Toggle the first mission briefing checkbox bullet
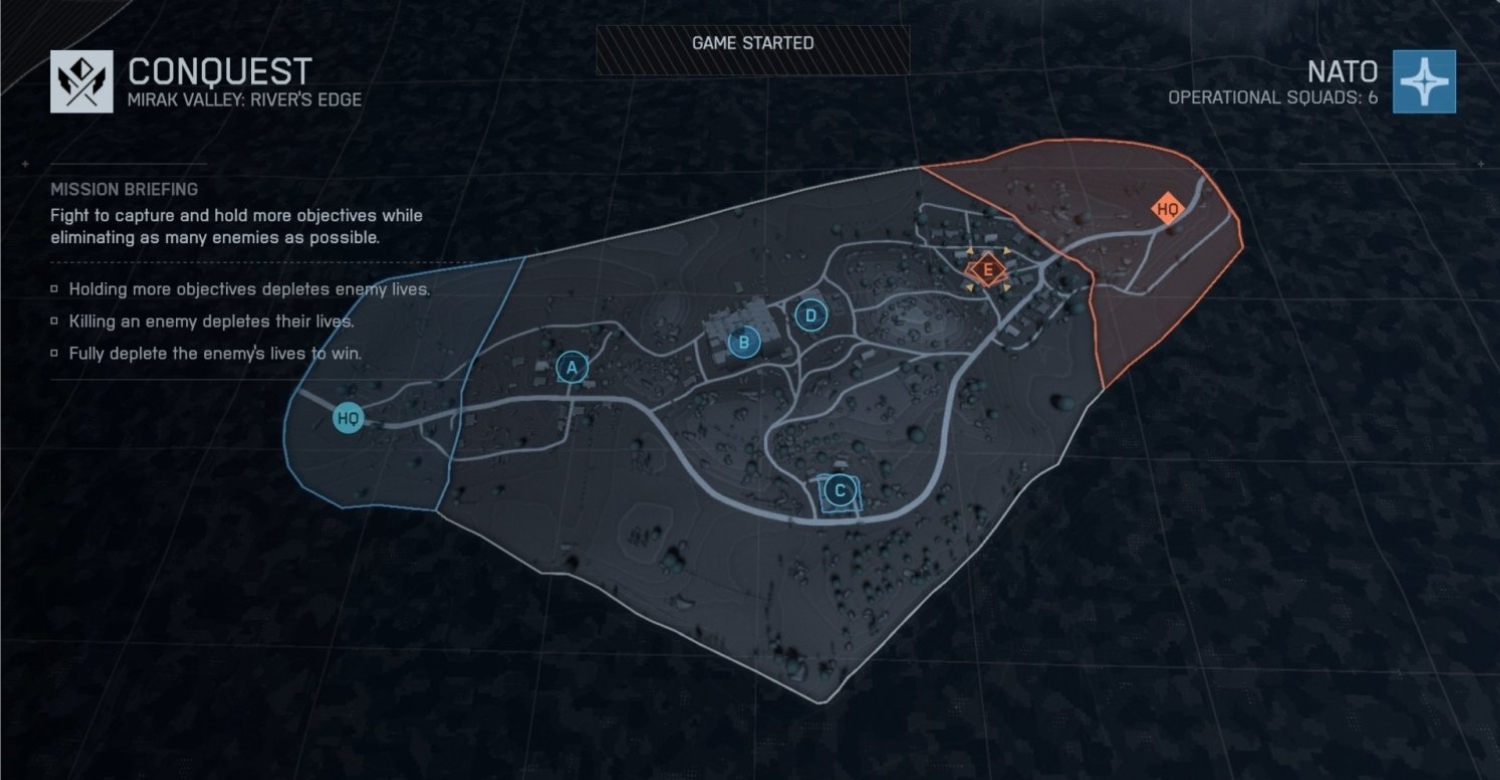1500x780 pixels. click(53, 289)
